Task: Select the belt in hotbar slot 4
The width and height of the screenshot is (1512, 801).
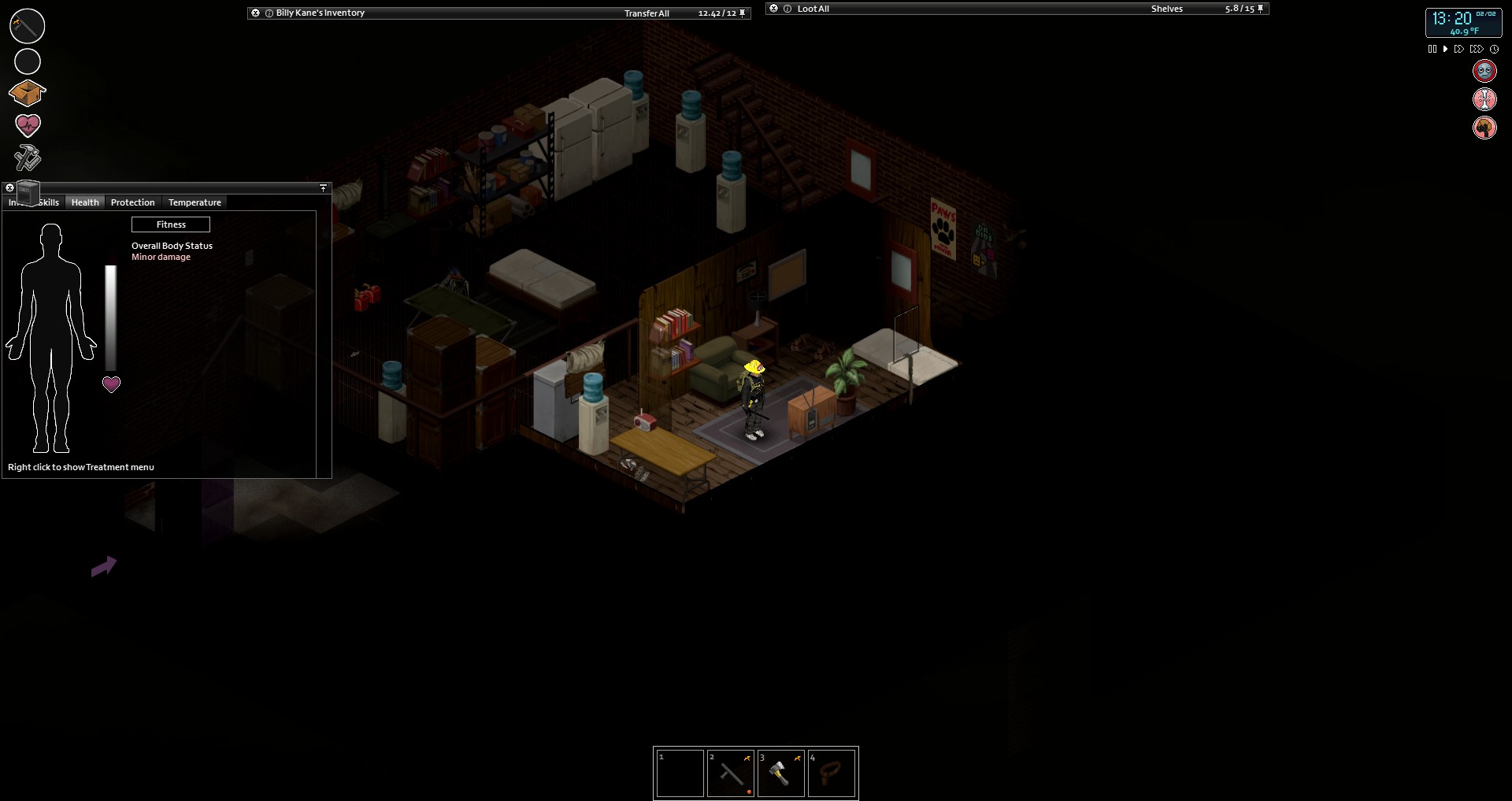Action: (x=832, y=773)
